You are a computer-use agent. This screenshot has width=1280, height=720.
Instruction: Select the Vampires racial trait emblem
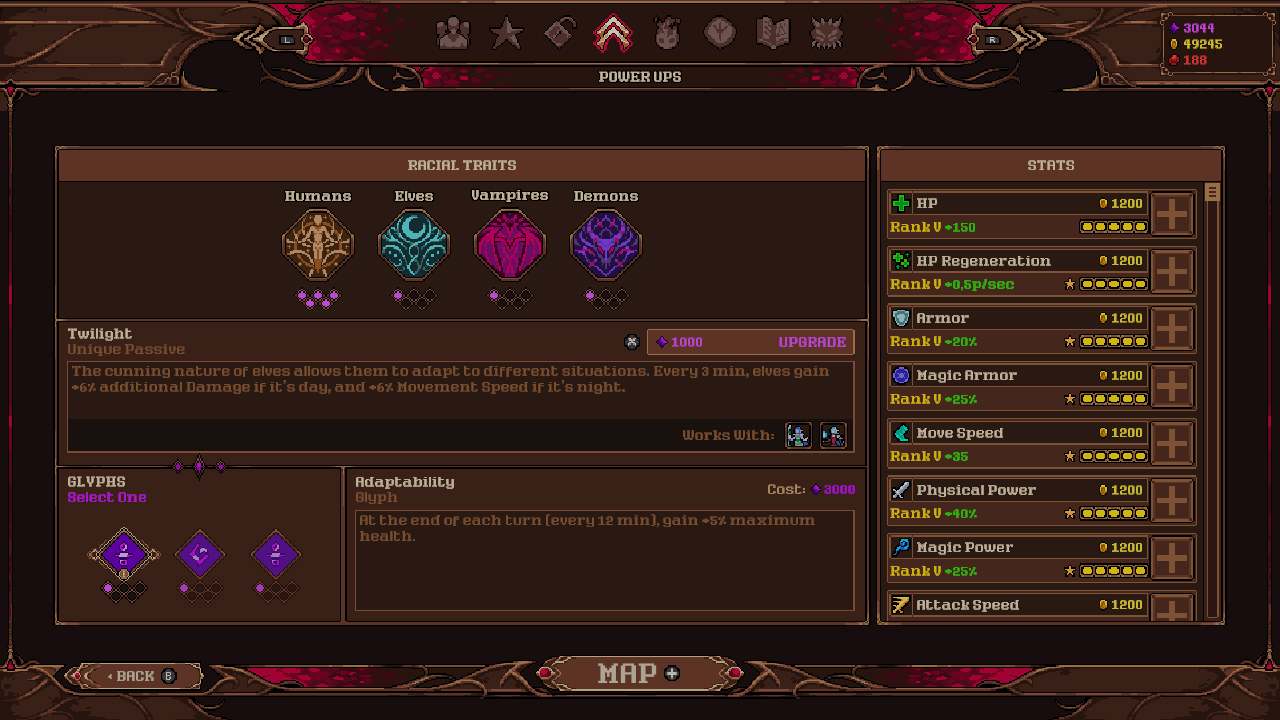click(510, 243)
